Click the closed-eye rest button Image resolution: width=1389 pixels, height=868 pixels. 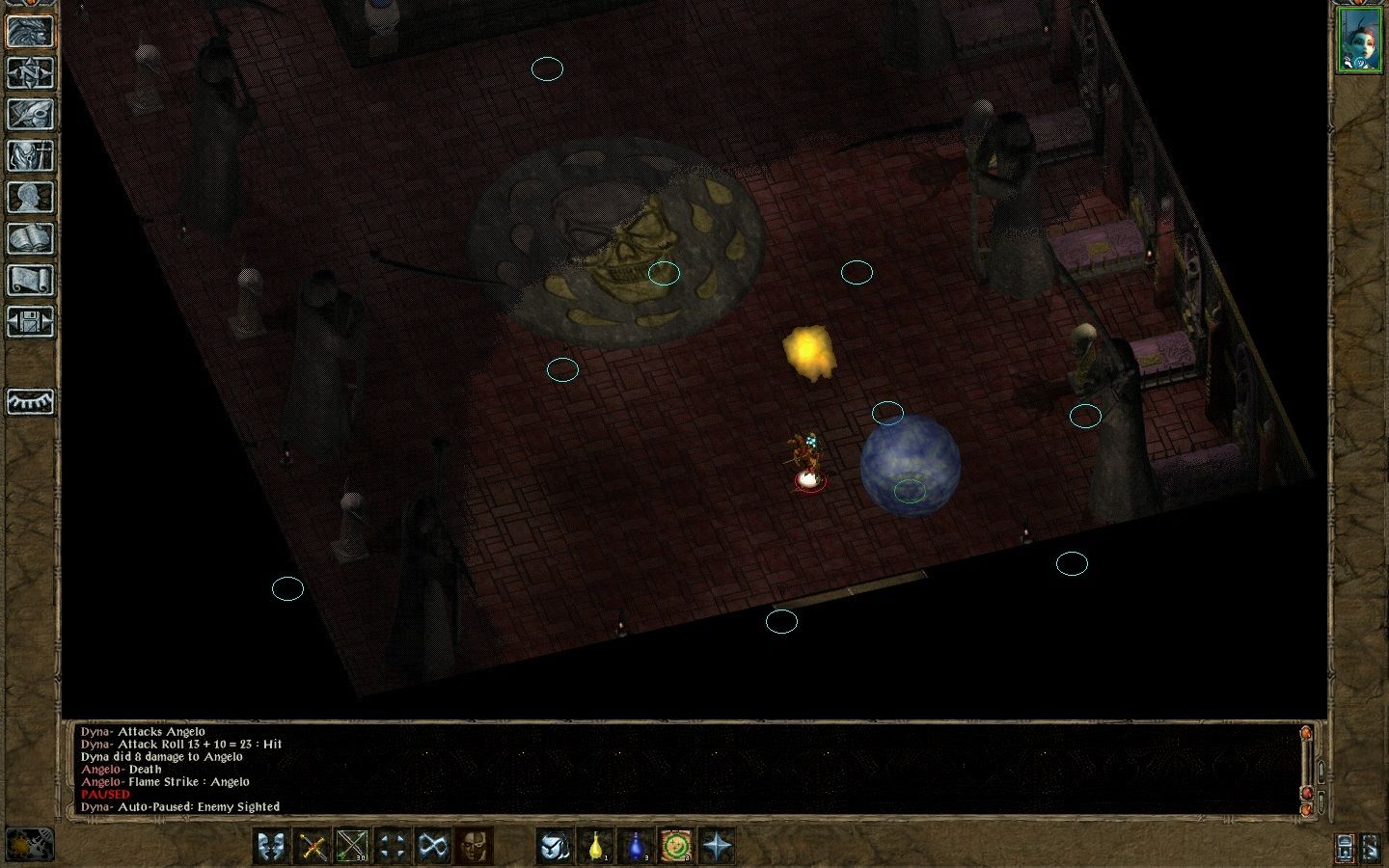coord(30,401)
